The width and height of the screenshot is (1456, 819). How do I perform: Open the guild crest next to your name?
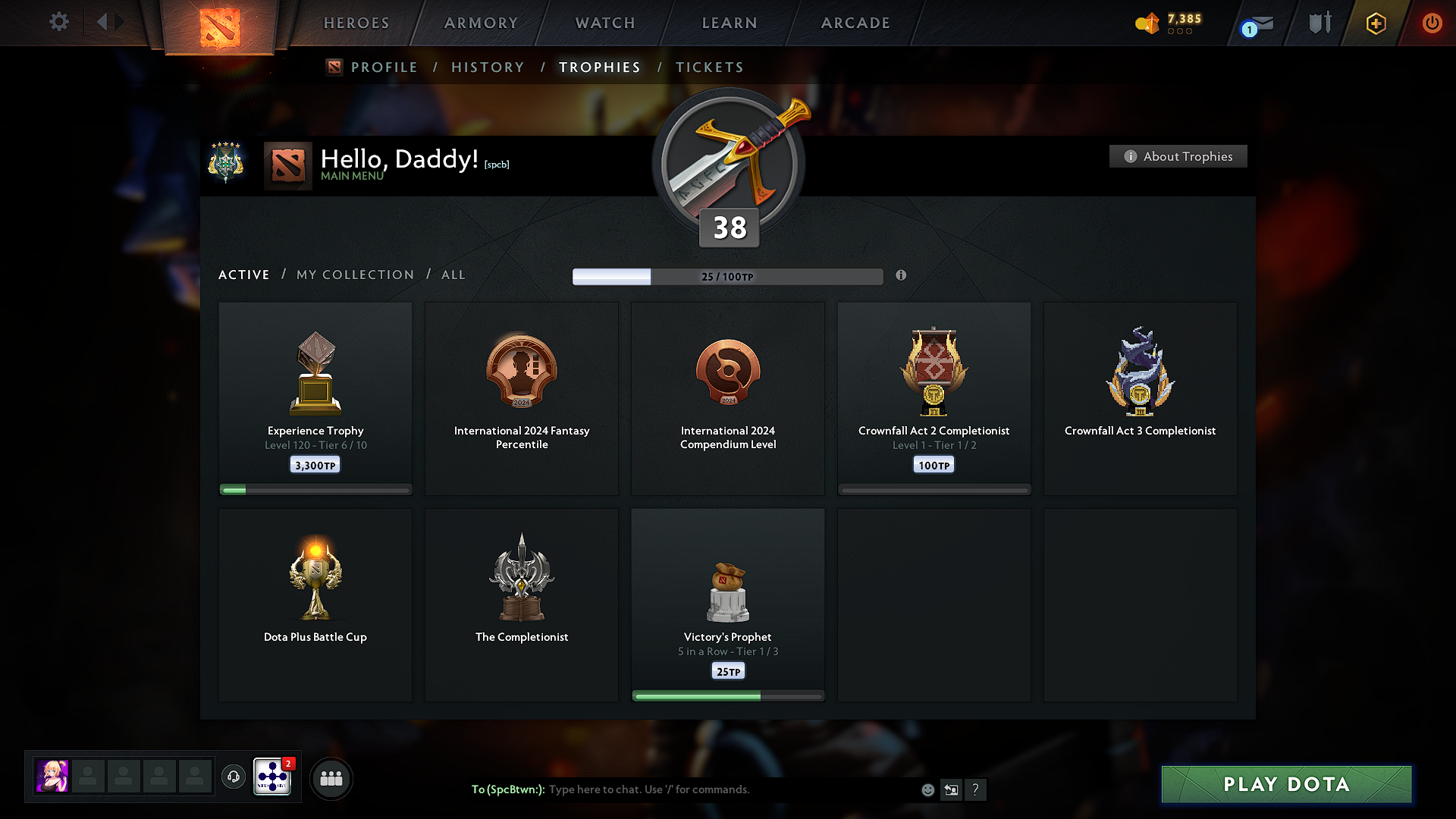point(226,162)
